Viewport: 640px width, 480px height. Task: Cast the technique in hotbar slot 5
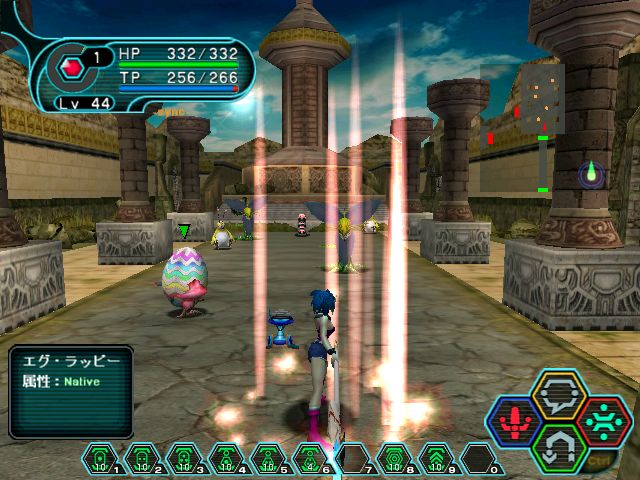[268, 458]
